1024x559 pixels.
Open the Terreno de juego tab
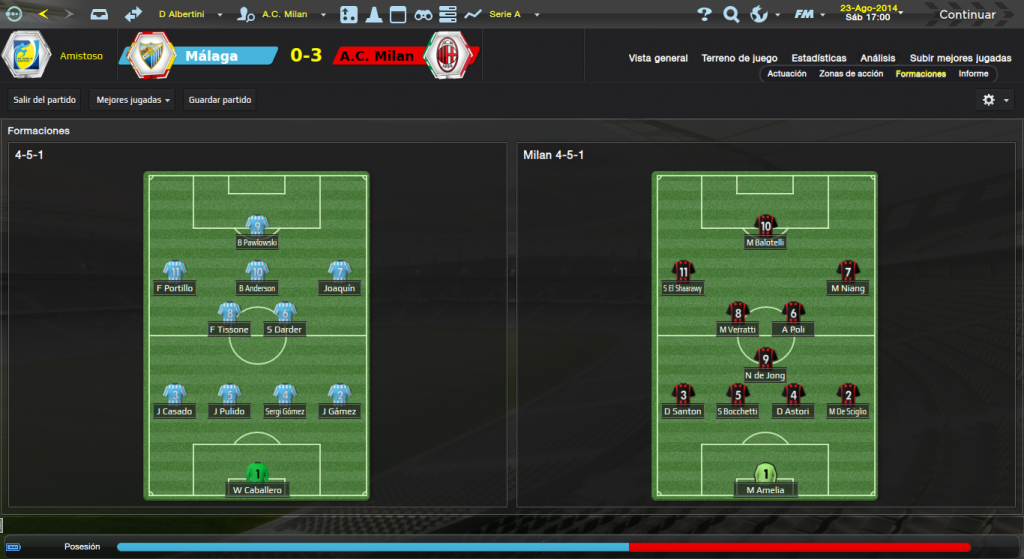point(739,58)
